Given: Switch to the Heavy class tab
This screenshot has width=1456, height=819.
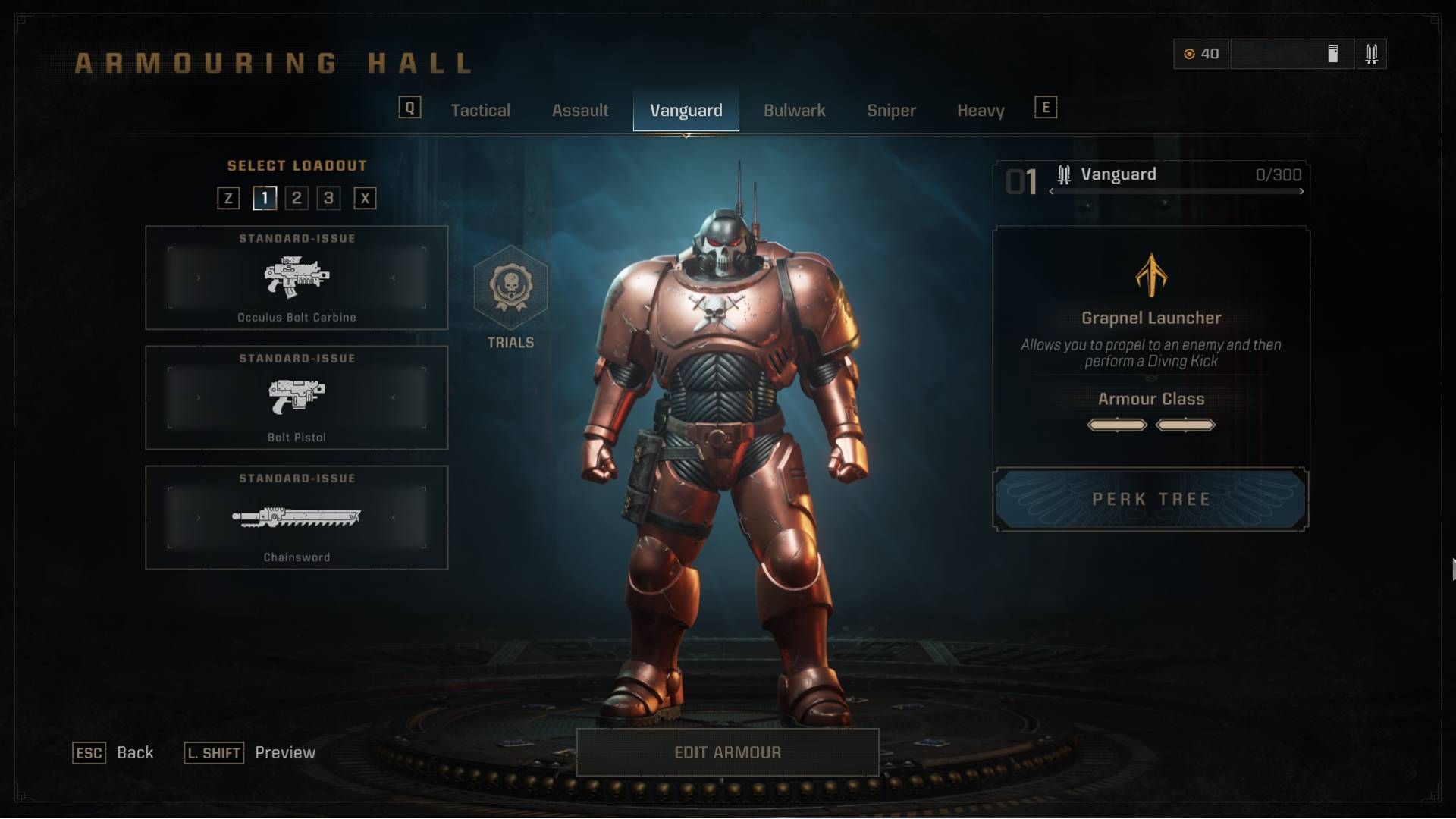Looking at the screenshot, I should pos(981,111).
